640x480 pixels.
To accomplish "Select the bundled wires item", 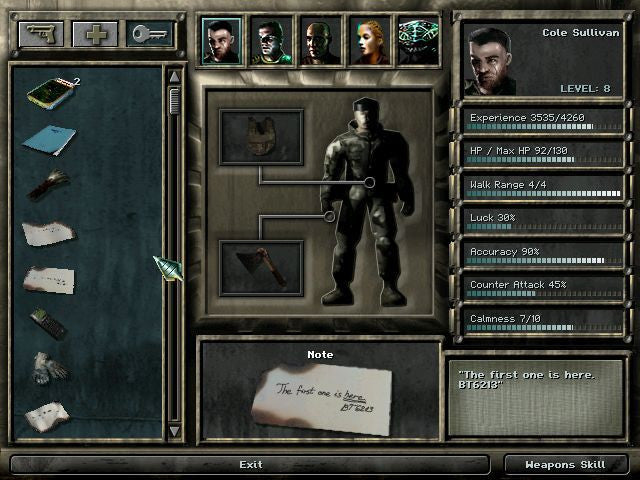I will coord(46,185).
